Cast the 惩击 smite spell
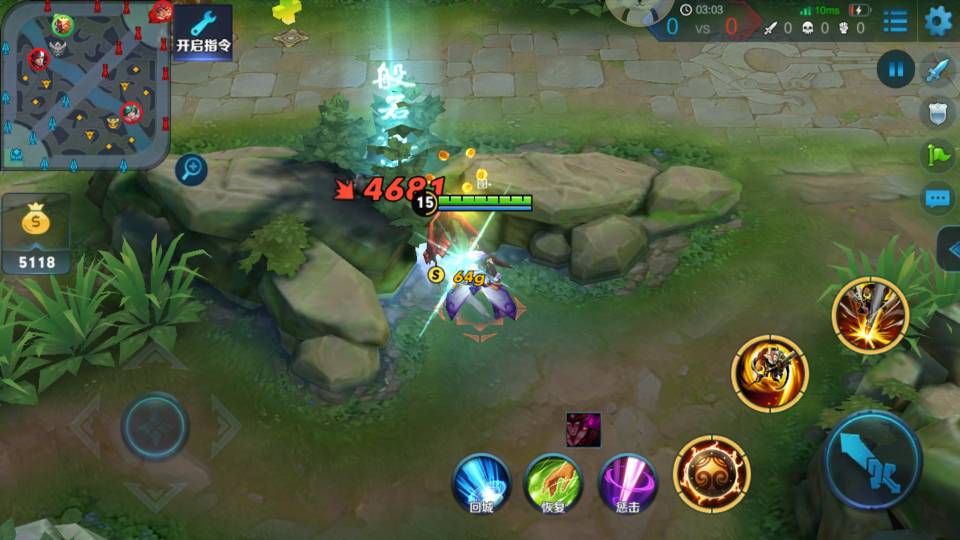Viewport: 960px width, 540px height. [628, 482]
